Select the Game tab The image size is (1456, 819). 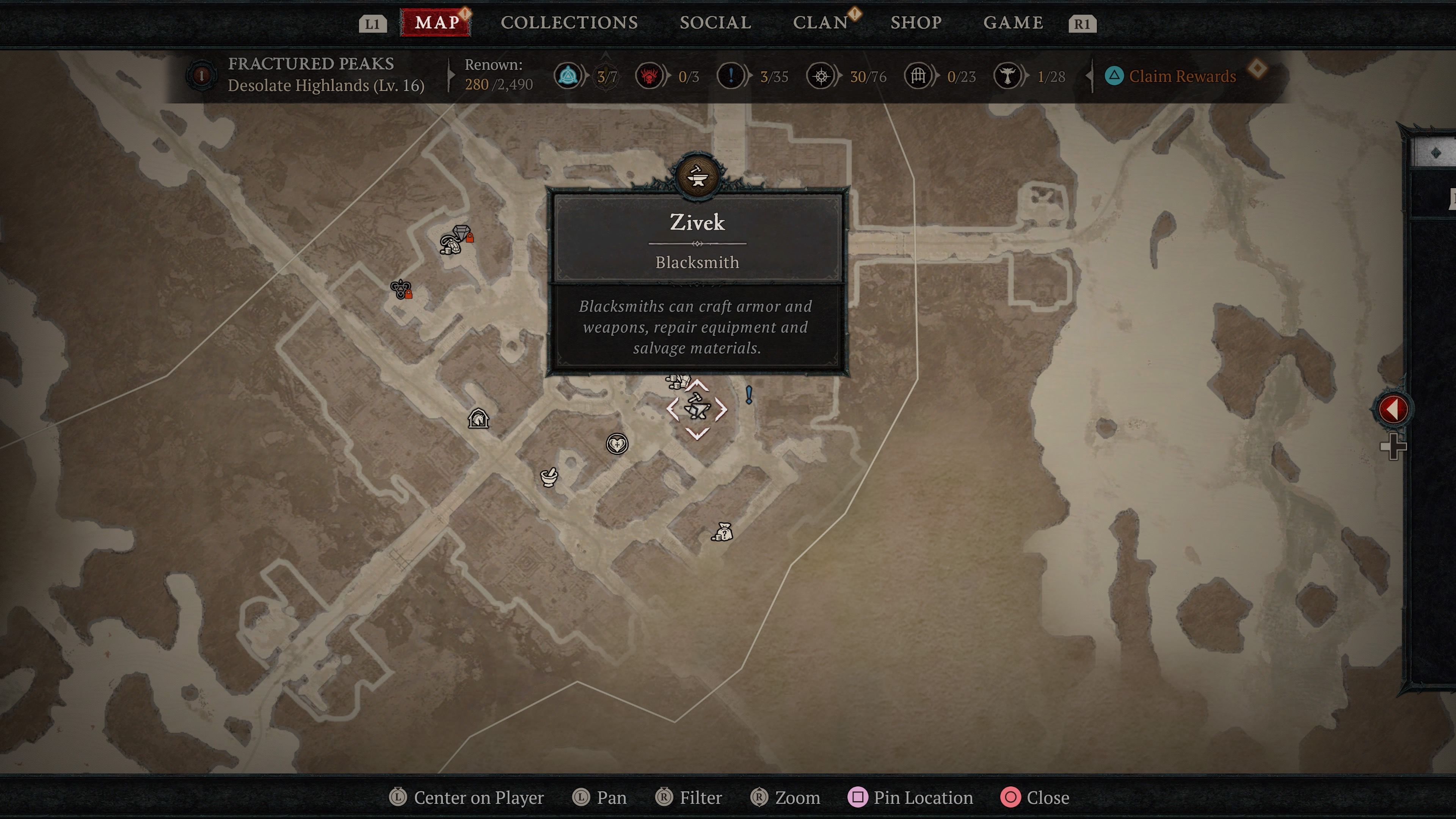tap(1013, 23)
